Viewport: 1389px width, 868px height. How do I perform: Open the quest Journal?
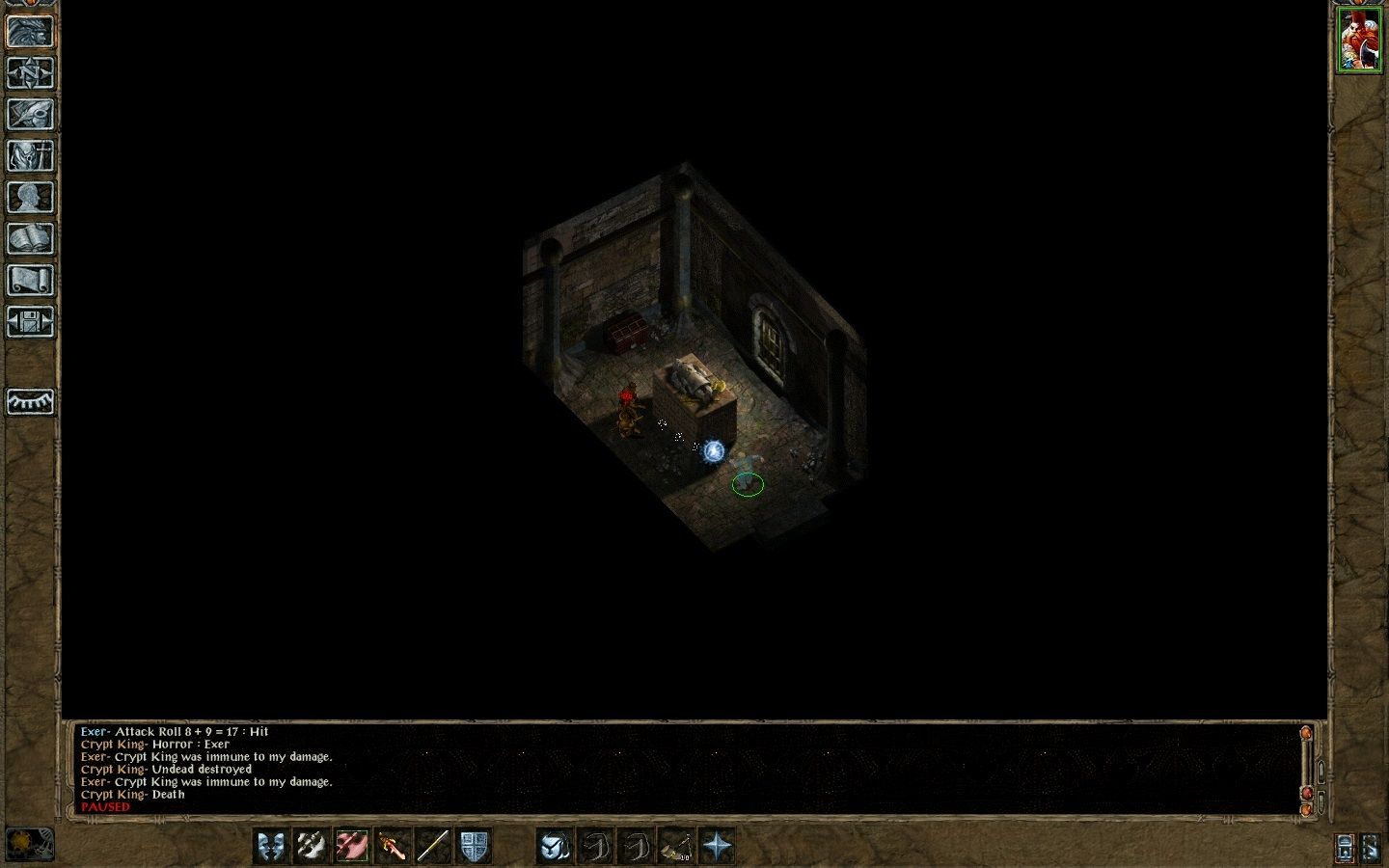click(31, 114)
